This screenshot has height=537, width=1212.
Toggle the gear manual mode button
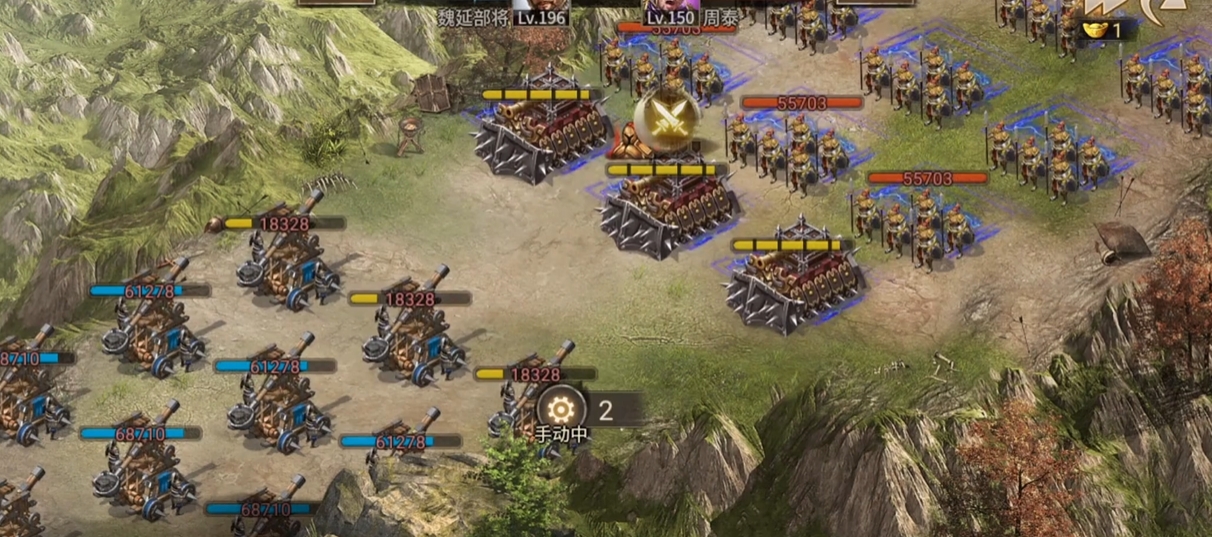(x=561, y=408)
